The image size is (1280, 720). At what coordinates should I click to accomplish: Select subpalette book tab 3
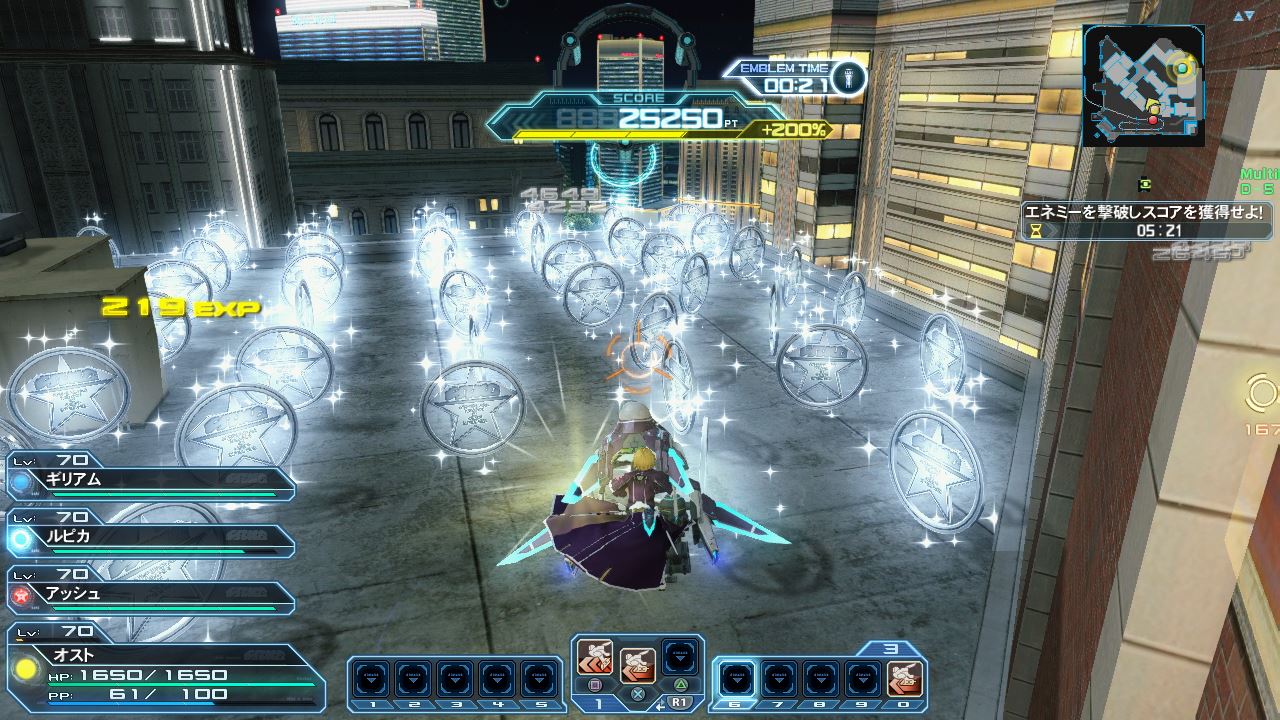click(x=891, y=649)
